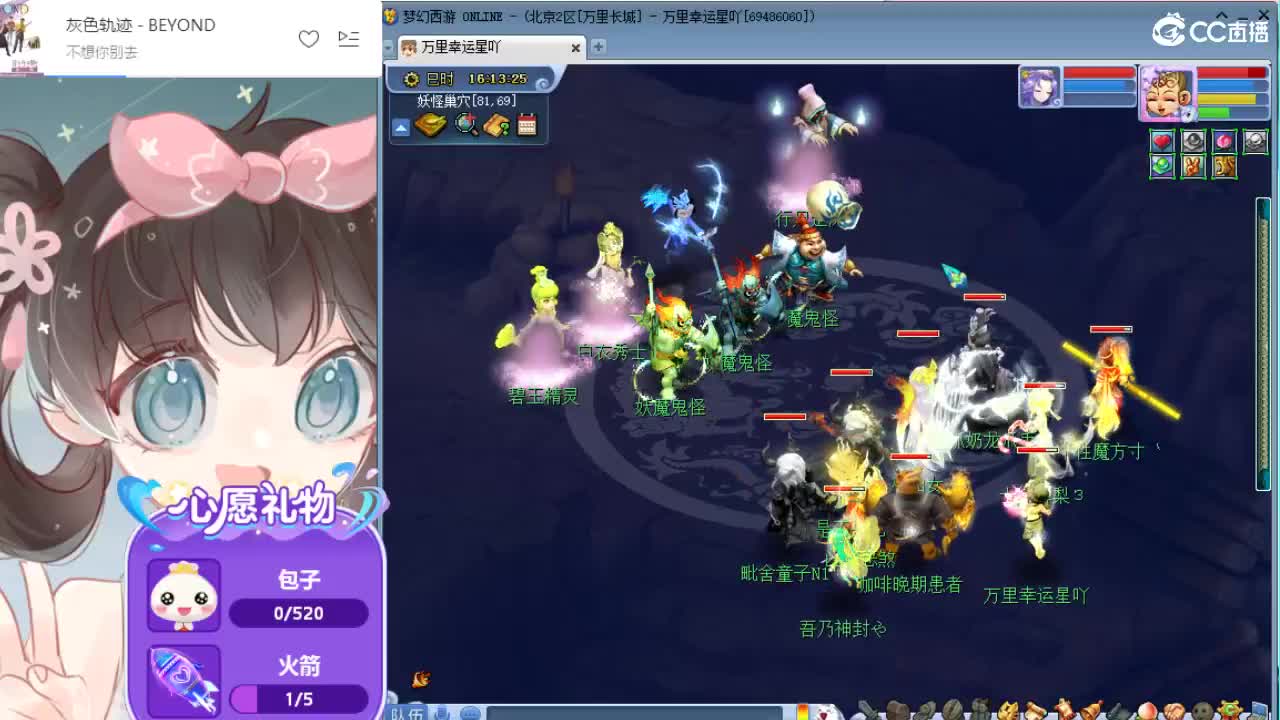Click the victory-hand gesture skill icon
1280x720 pixels.
tap(1193, 166)
